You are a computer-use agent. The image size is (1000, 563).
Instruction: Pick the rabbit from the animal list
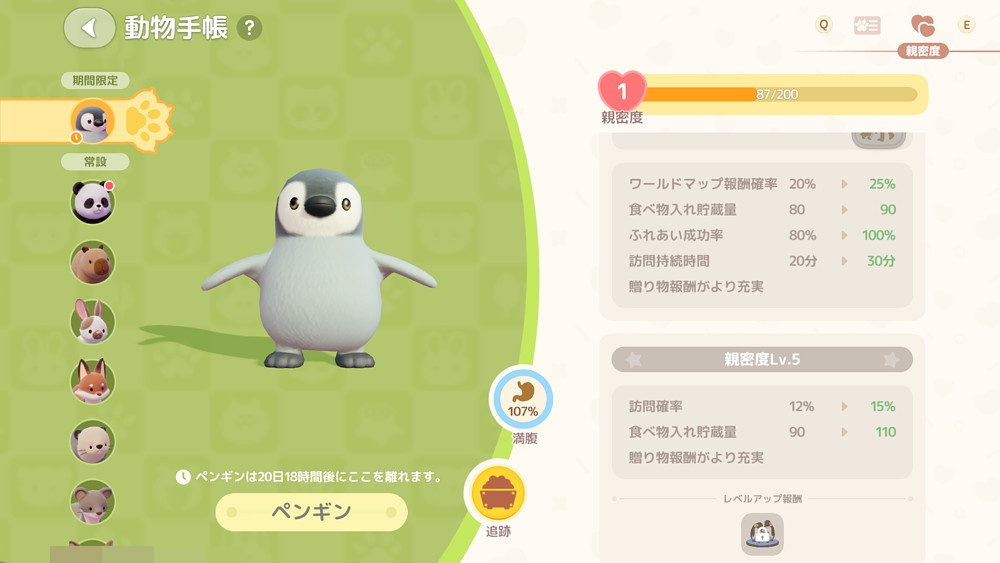pos(93,322)
